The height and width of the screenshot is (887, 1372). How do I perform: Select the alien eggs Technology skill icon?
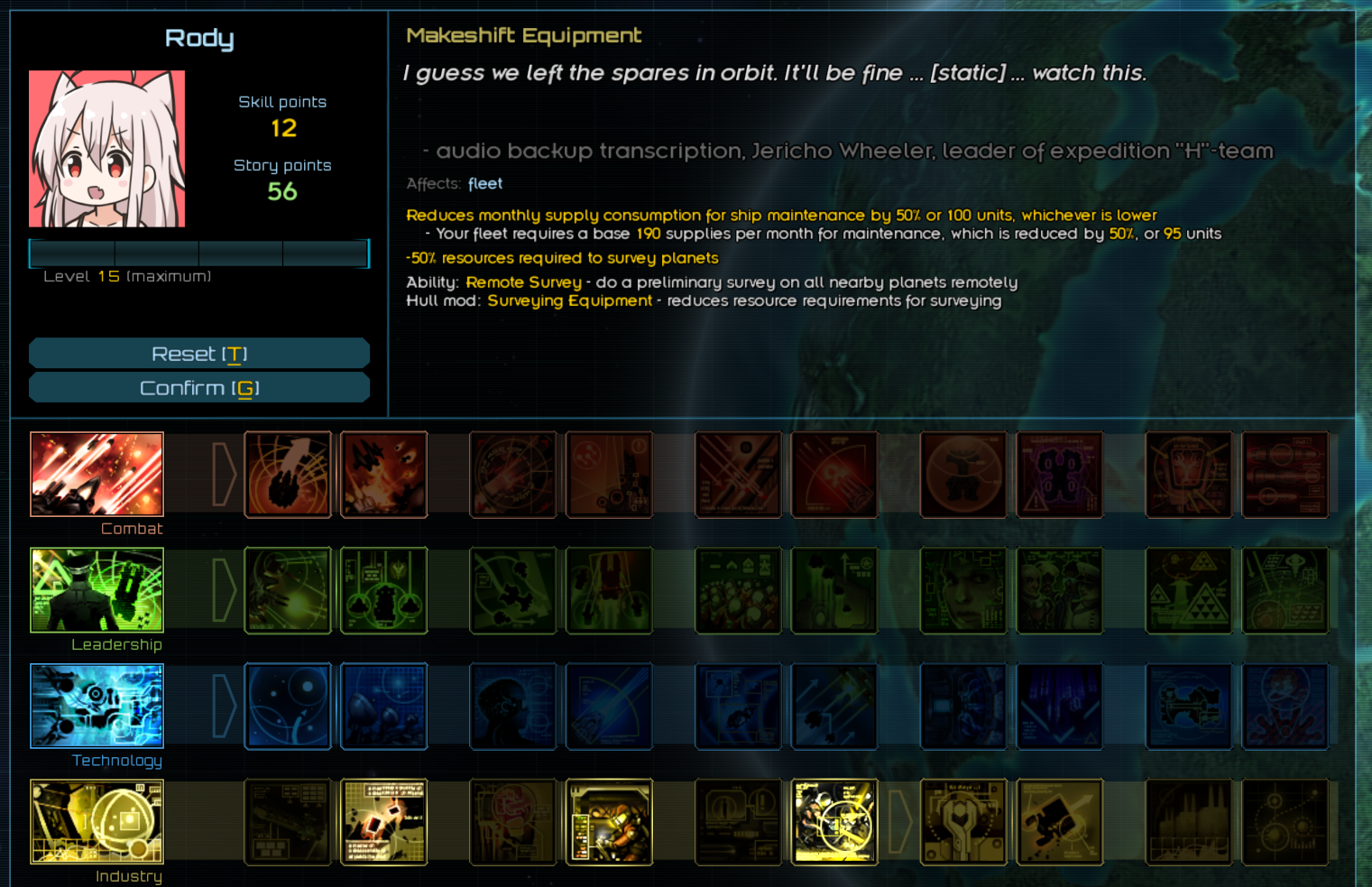(383, 707)
